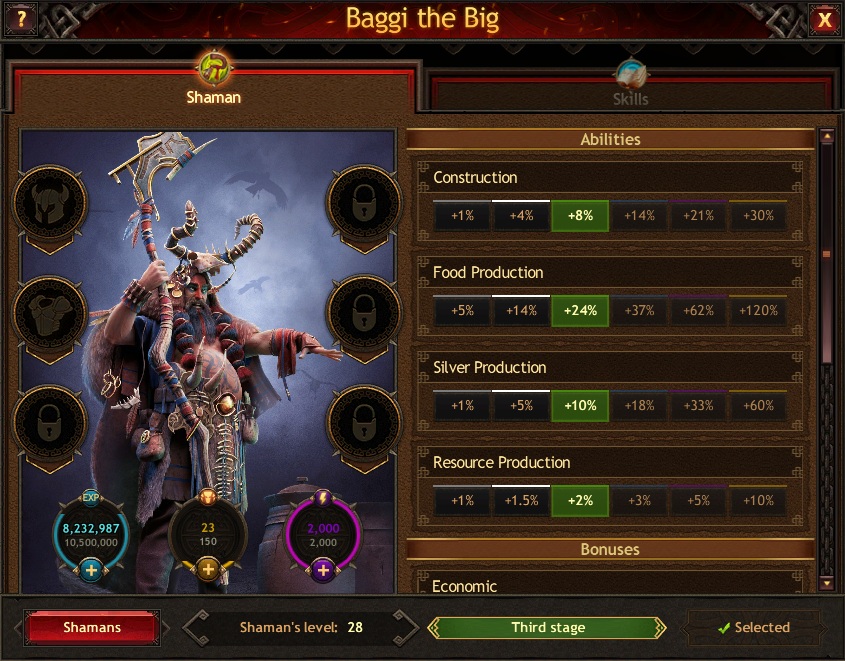Screen dimensions: 845x661
Task: Click the Third stage button
Action: point(547,628)
